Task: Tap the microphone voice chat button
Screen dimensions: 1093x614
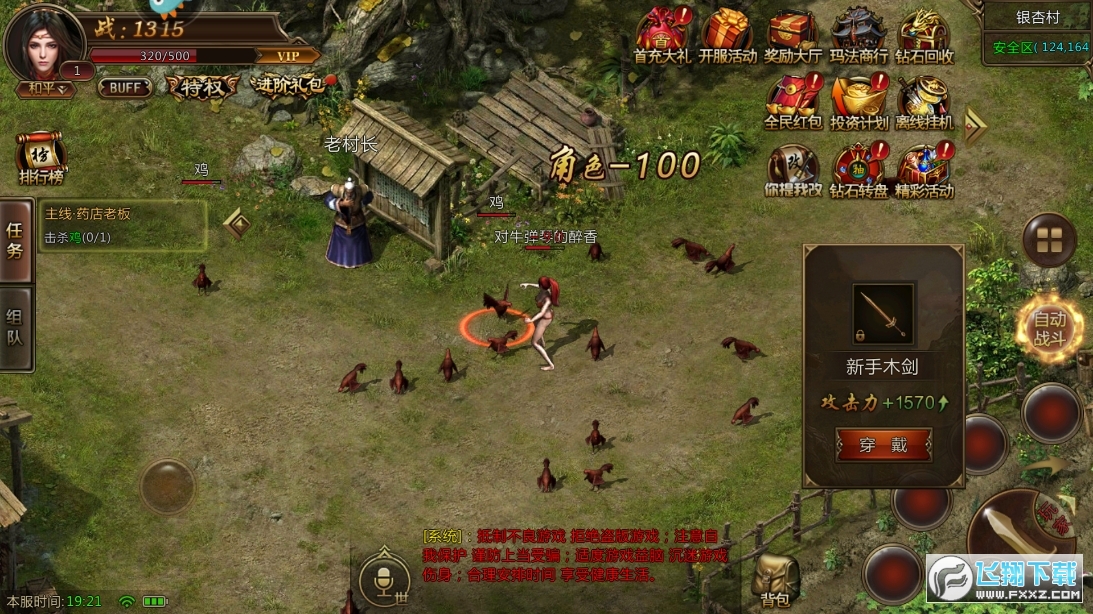Action: [x=384, y=578]
